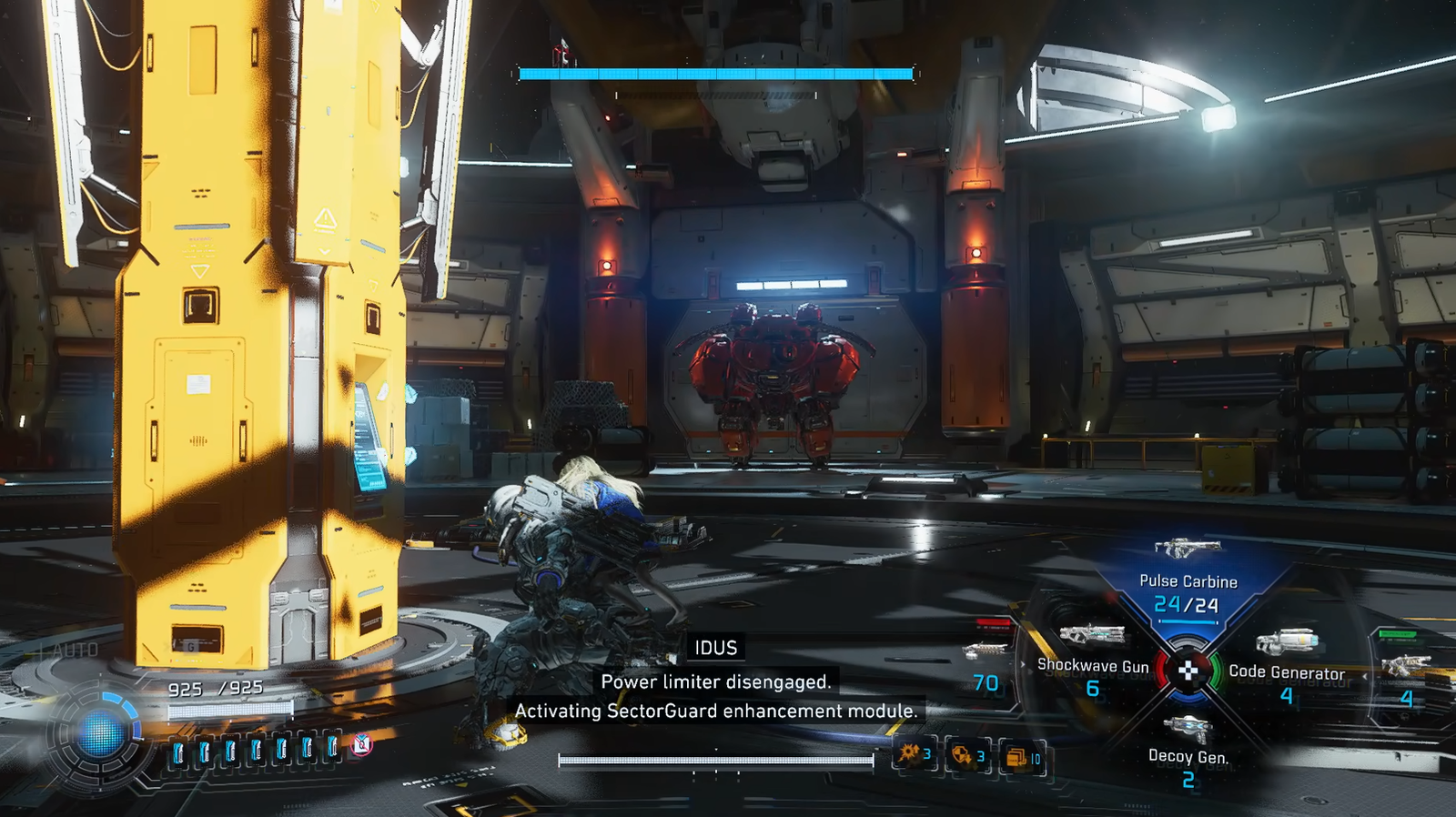Click the weapon wheel center hub

pyautogui.click(x=1188, y=671)
